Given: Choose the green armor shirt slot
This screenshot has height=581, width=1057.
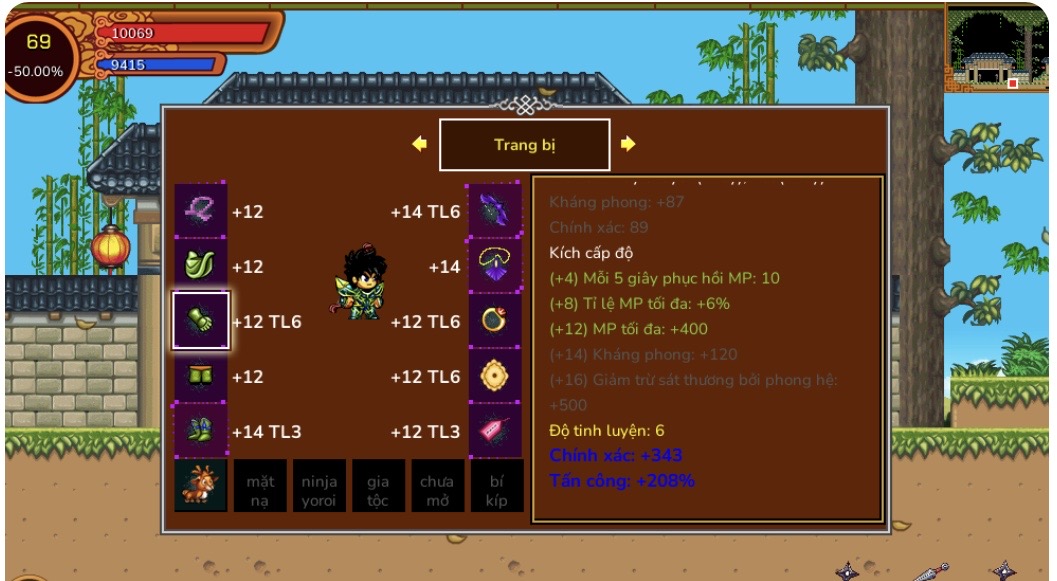Looking at the screenshot, I should pos(201,266).
